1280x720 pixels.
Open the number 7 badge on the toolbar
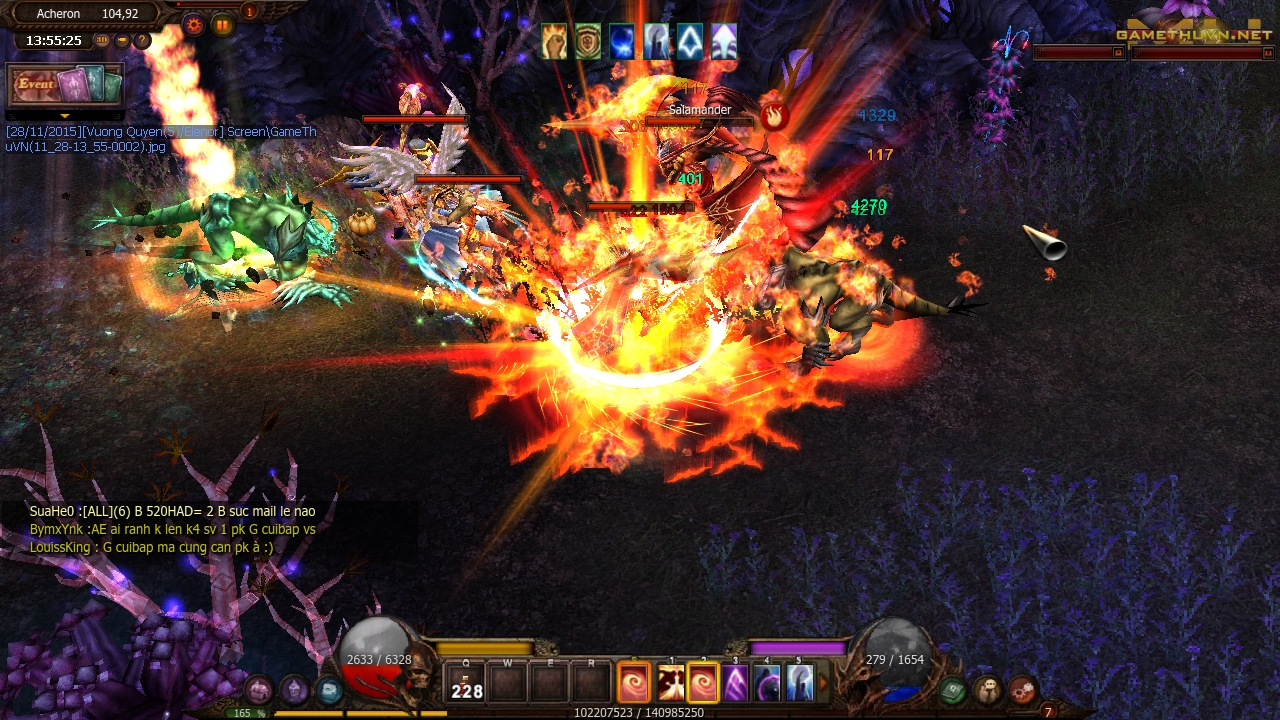point(1048,712)
